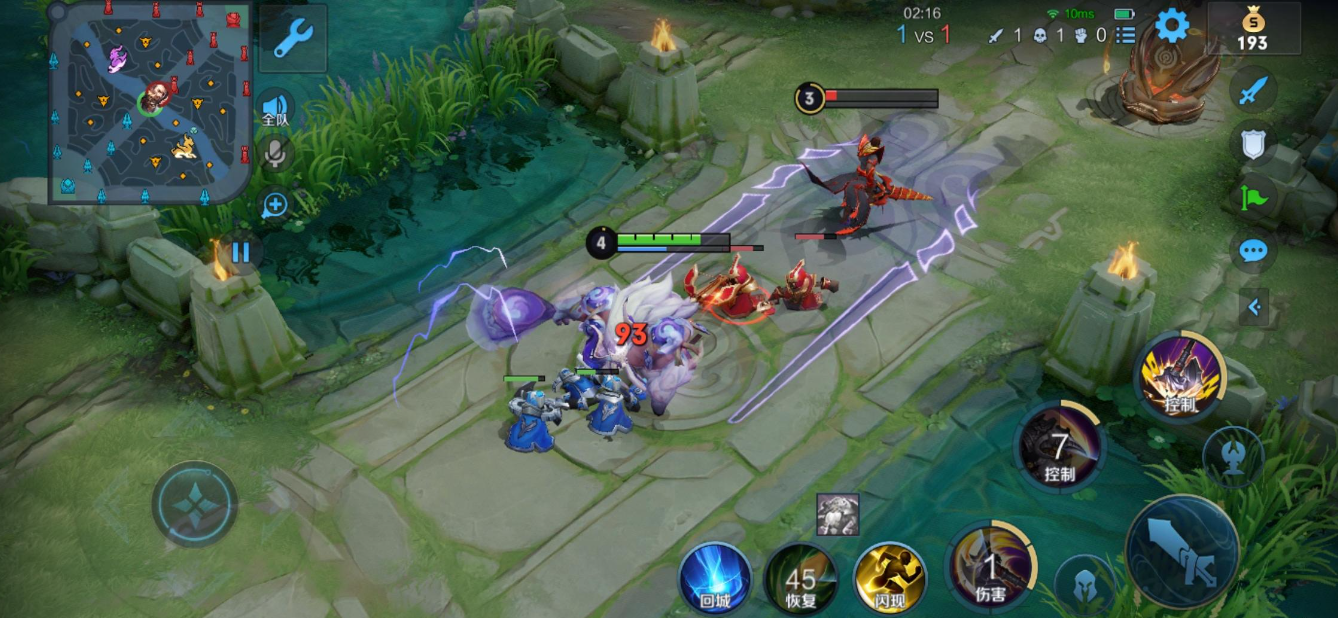This screenshot has height=618, width=1338.
Task: Send the blue sword attack signal
Action: pos(1253,92)
